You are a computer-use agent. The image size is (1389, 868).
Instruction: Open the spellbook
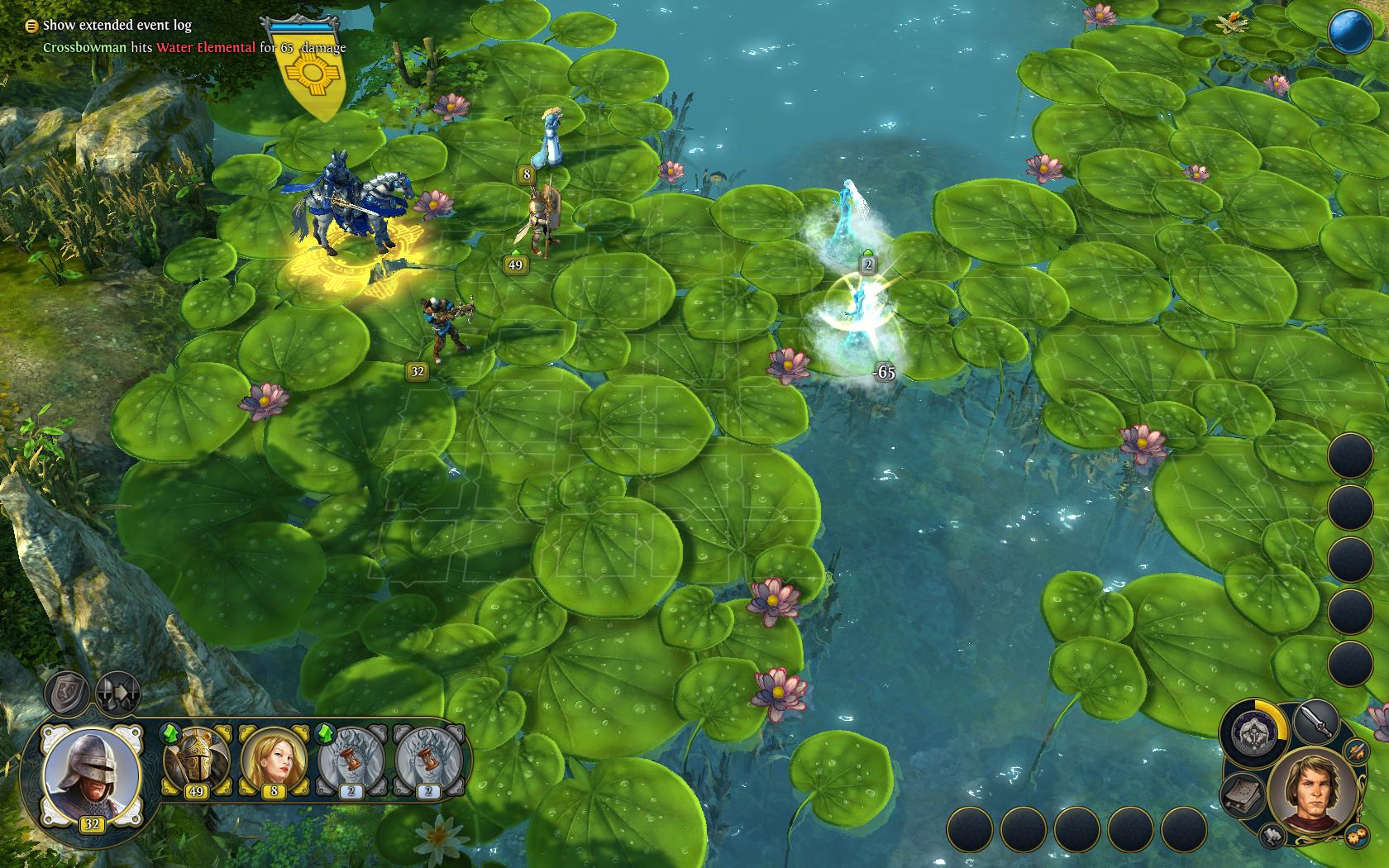click(x=1243, y=794)
